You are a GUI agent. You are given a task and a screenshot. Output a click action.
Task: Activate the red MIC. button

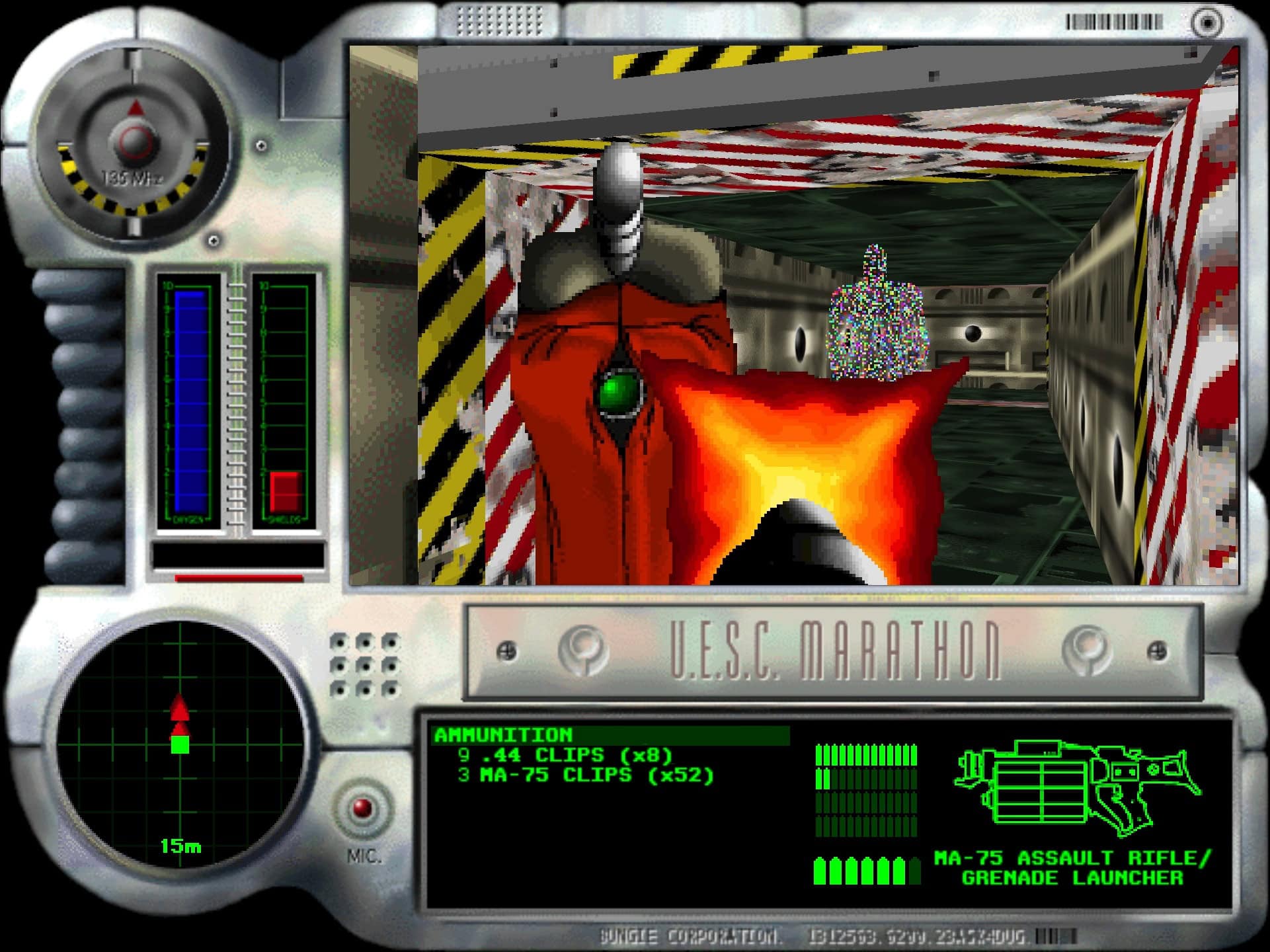tap(362, 808)
